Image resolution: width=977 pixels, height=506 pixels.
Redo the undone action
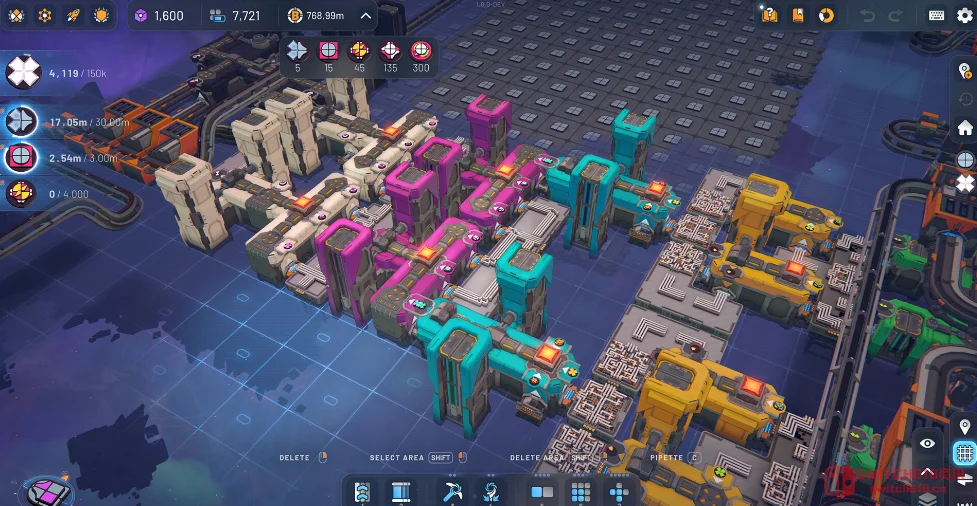pos(895,15)
